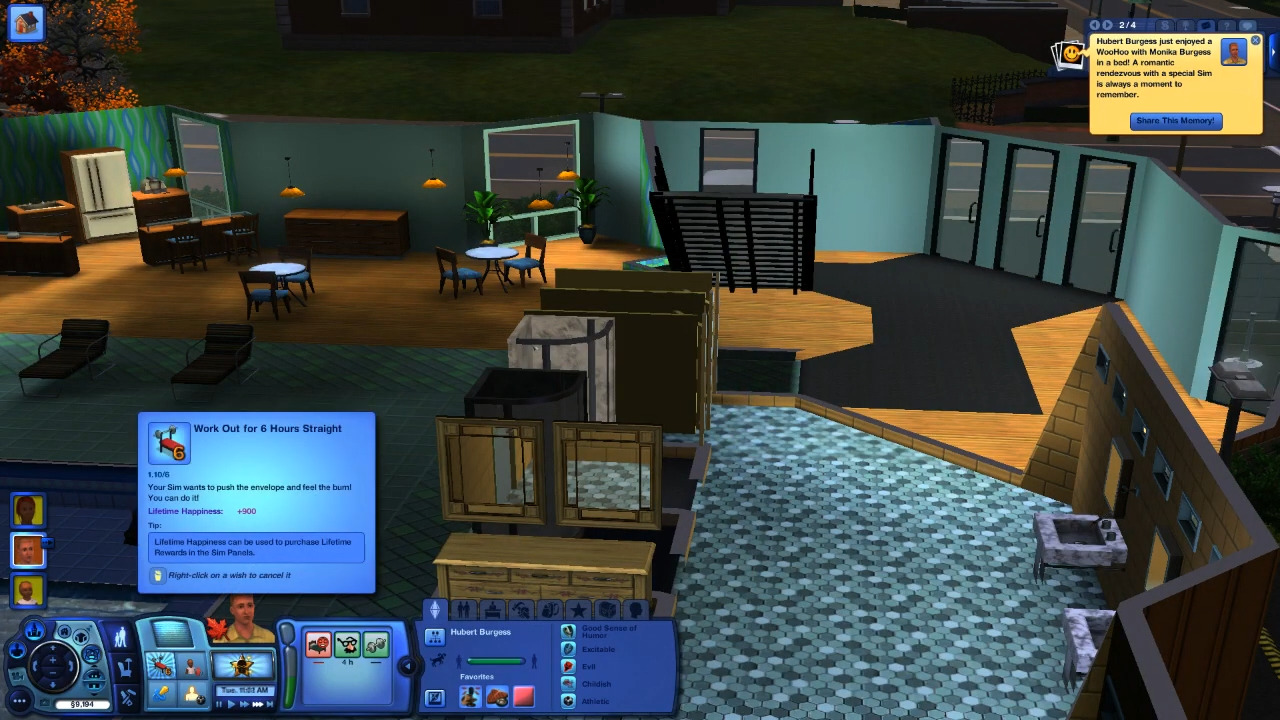
Task: Click the Evil trait icon
Action: 568,666
